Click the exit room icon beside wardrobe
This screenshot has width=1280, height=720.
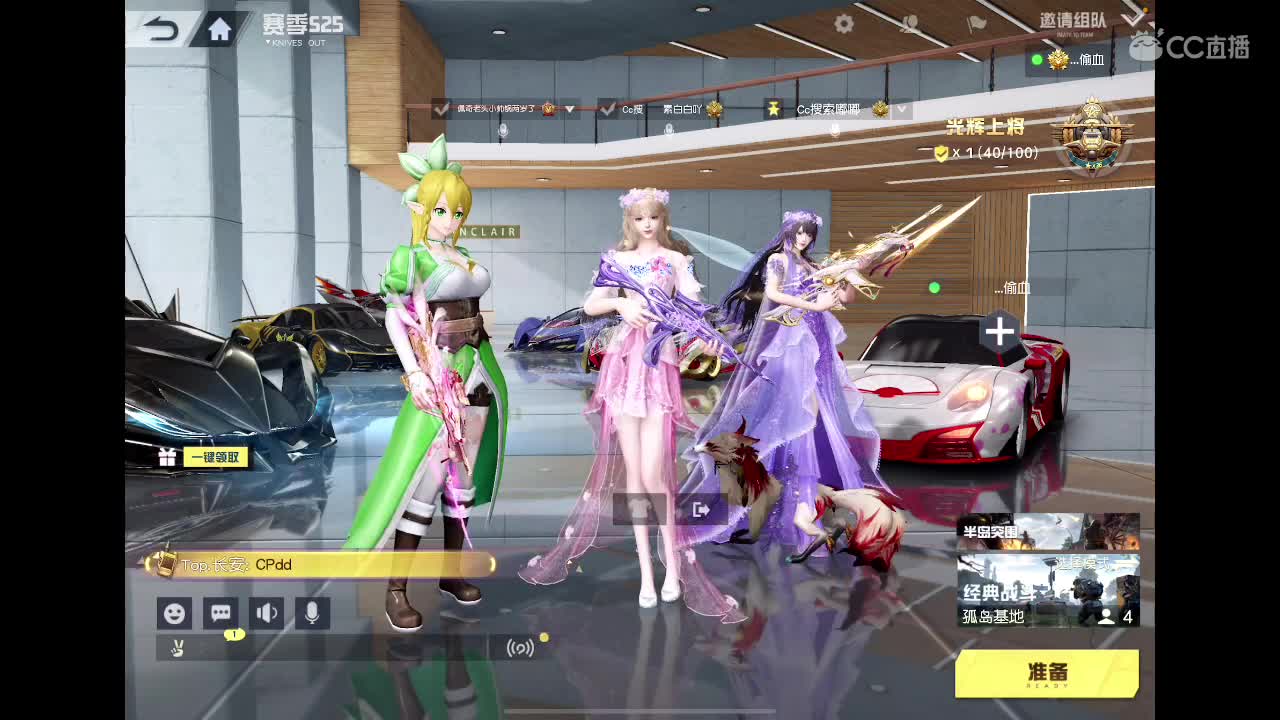(700, 508)
